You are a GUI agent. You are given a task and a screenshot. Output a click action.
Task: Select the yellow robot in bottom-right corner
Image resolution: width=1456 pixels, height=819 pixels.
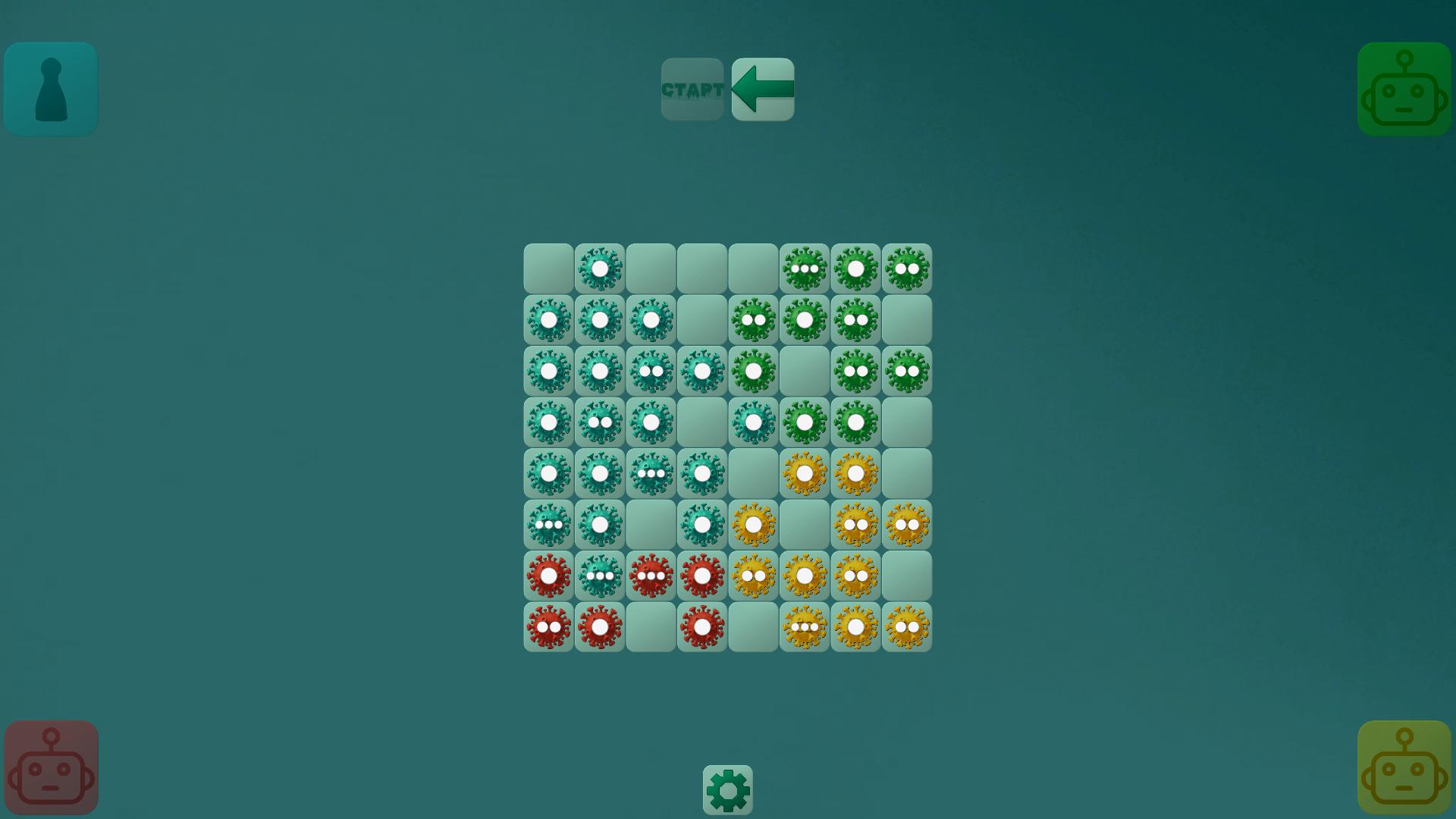pos(1404,766)
